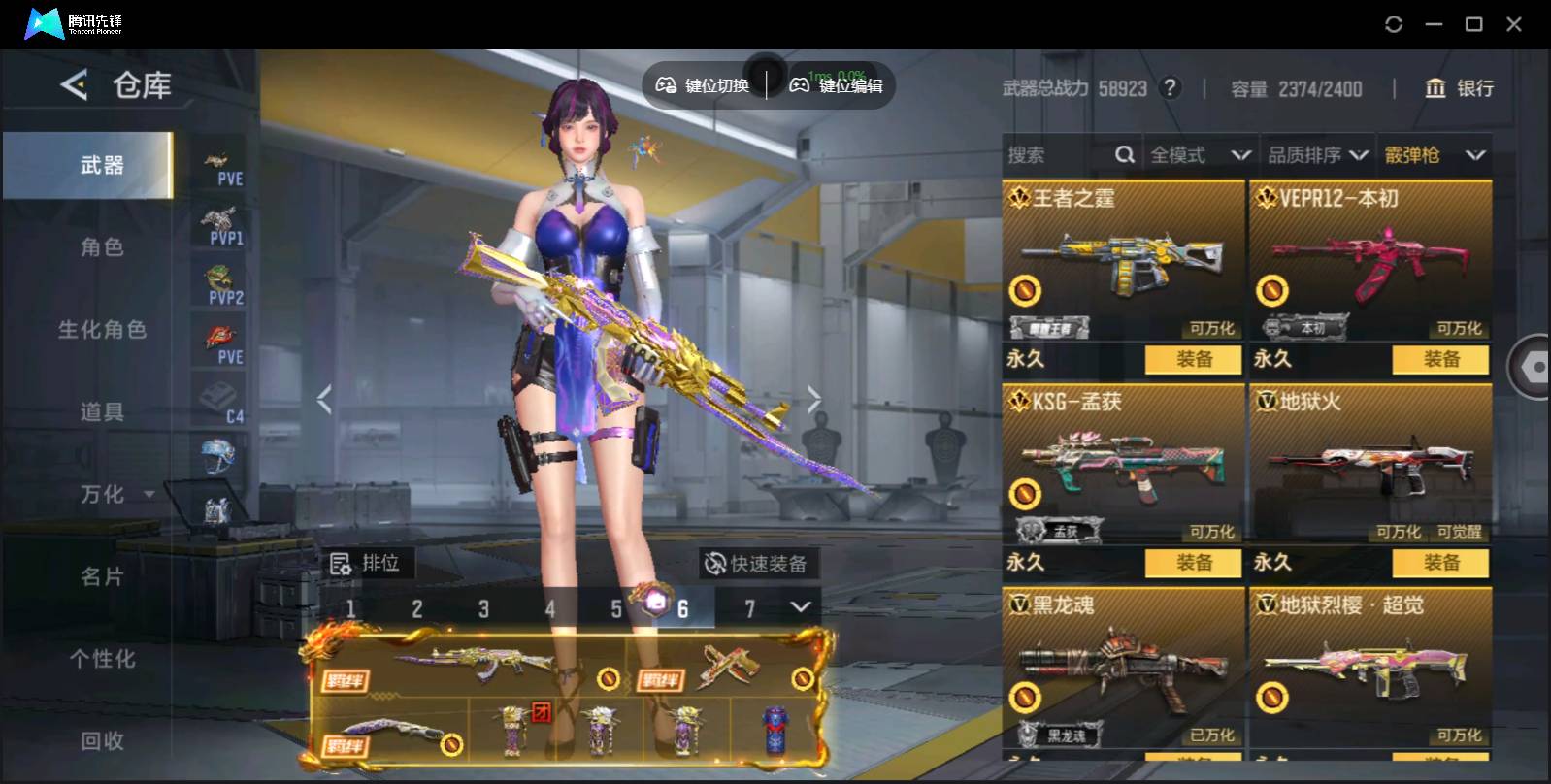1551x784 pixels.
Task: Click the weapon search field
Action: click(1058, 155)
